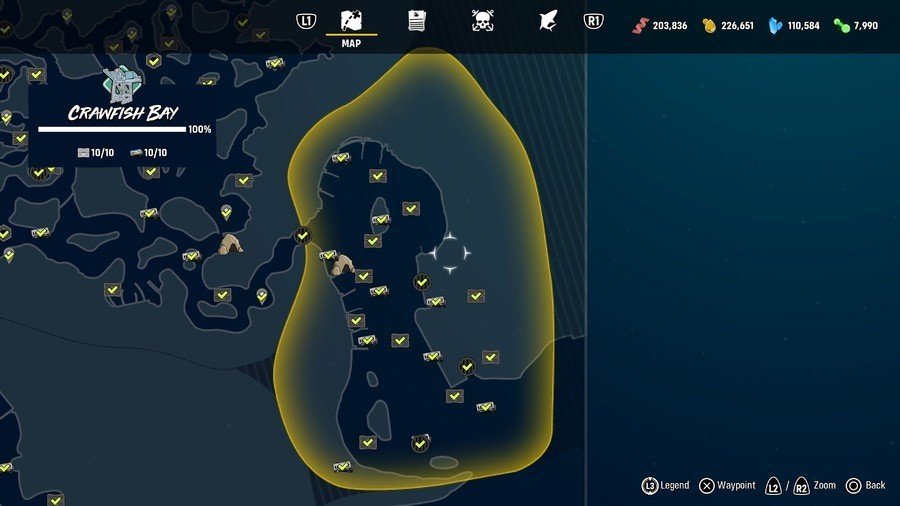The image size is (900, 506).
Task: Select the grotto marker inside the yellow-outlined region
Action: 343,265
